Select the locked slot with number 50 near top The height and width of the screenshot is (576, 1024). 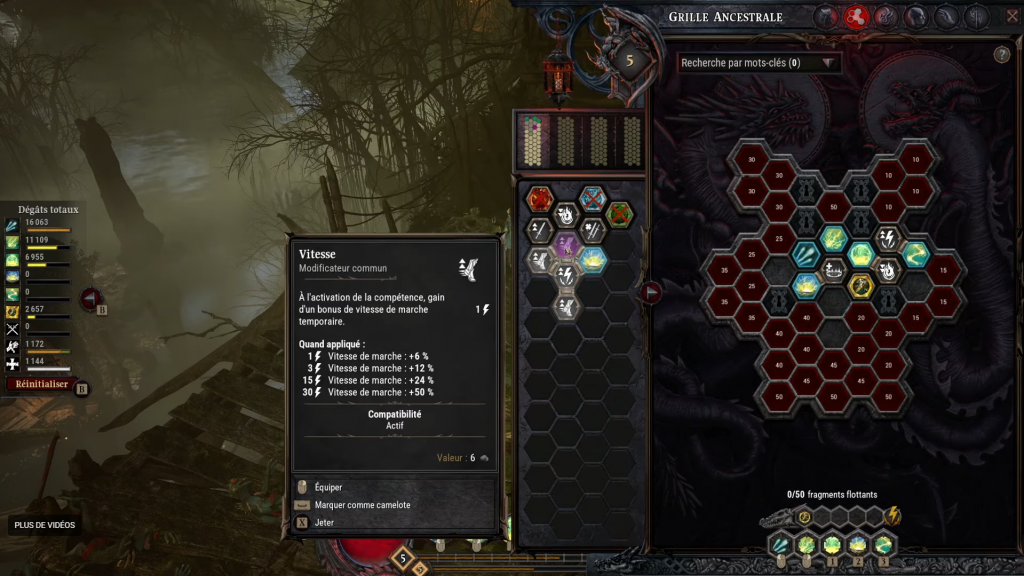tap(833, 207)
